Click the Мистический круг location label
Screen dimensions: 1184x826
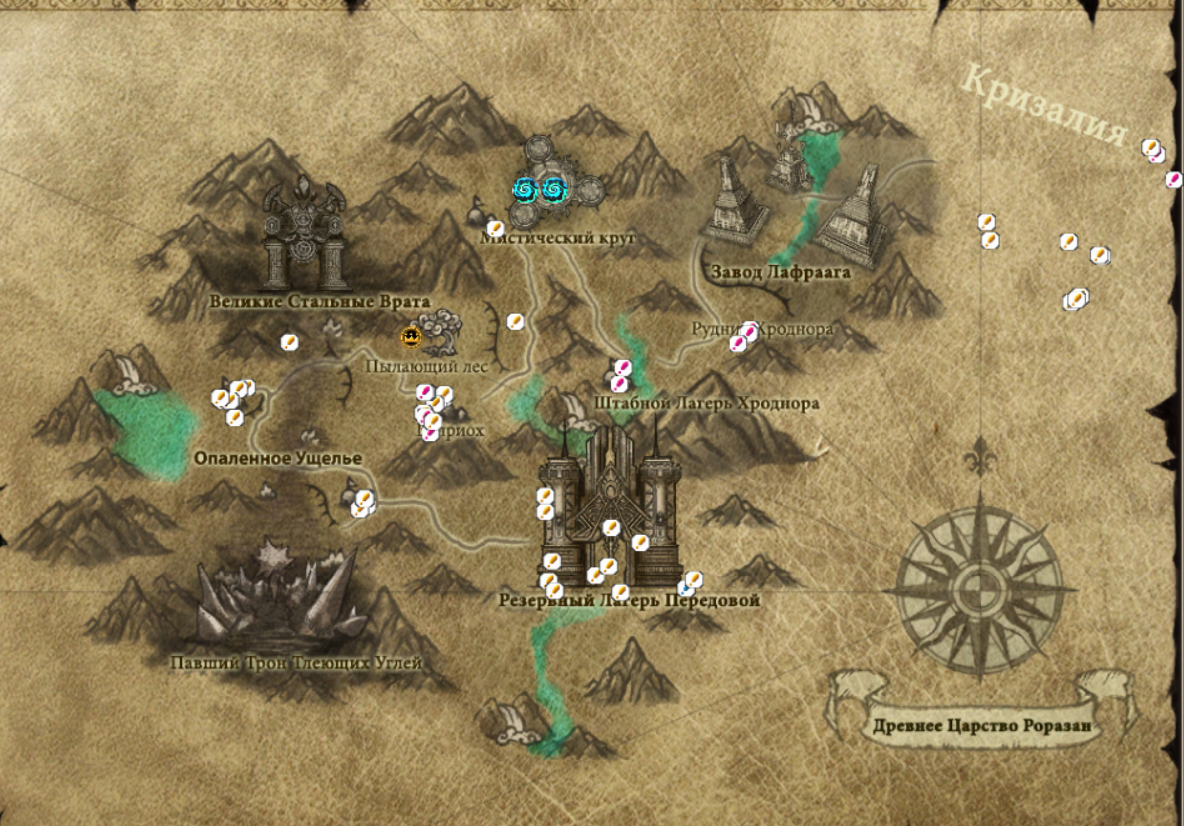click(x=558, y=238)
